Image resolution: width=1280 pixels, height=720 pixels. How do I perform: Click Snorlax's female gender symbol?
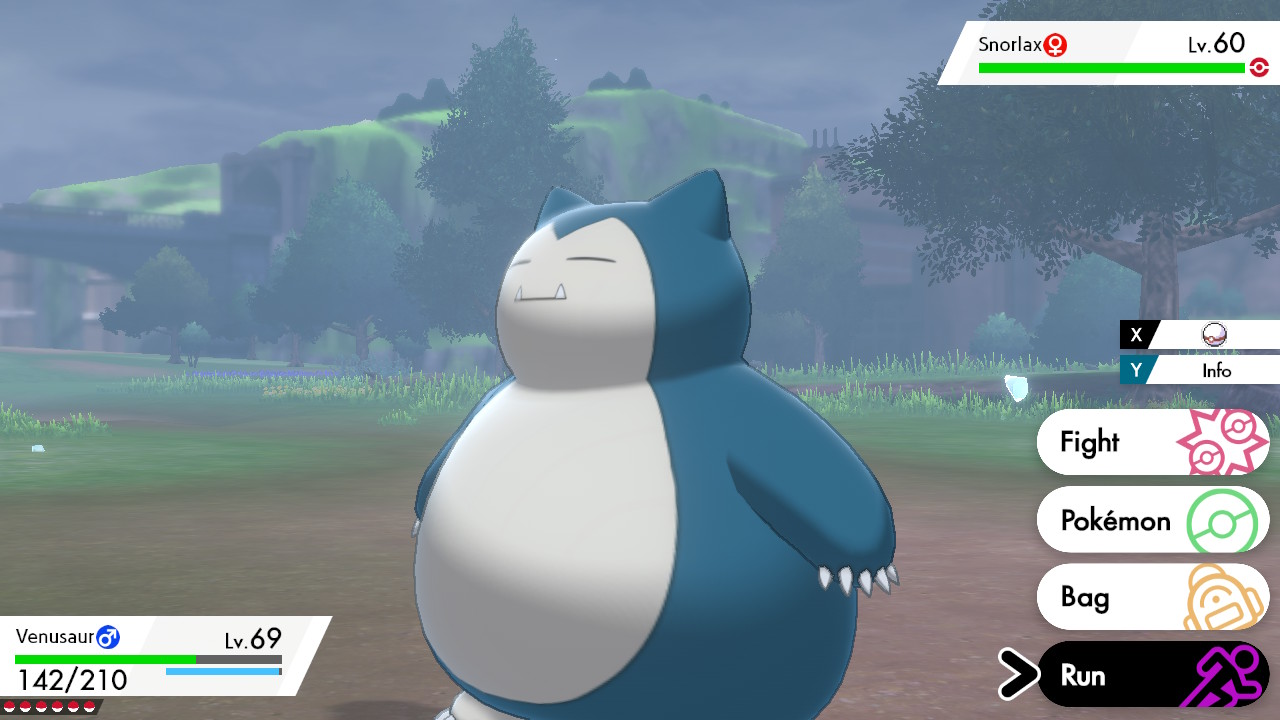[x=1051, y=45]
